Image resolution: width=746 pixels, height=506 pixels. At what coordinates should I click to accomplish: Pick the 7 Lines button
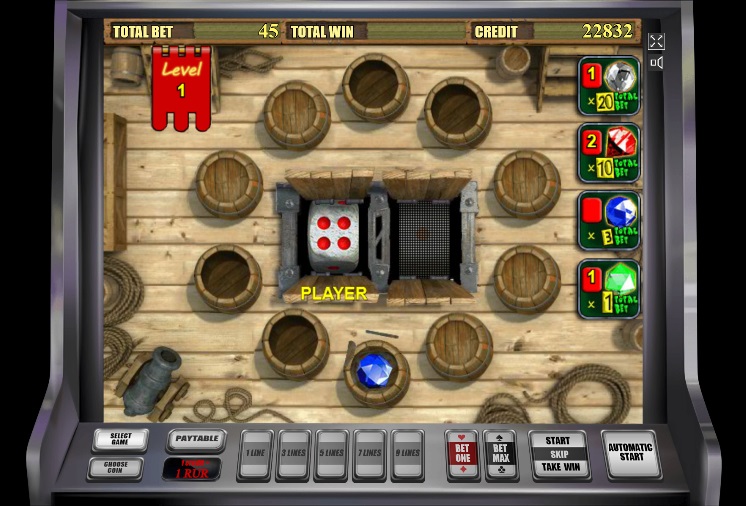pos(369,454)
